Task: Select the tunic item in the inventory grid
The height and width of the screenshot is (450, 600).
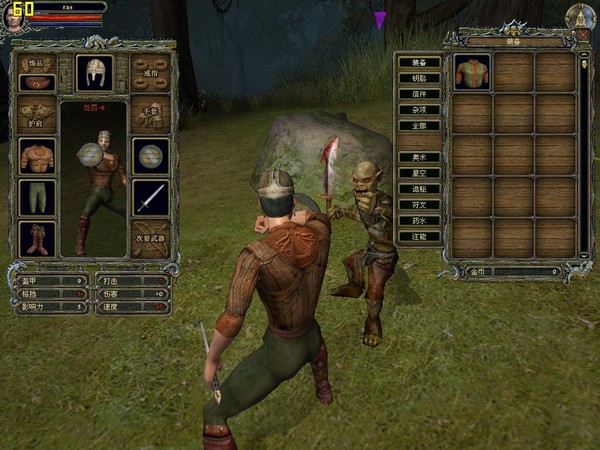Action: 472,72
